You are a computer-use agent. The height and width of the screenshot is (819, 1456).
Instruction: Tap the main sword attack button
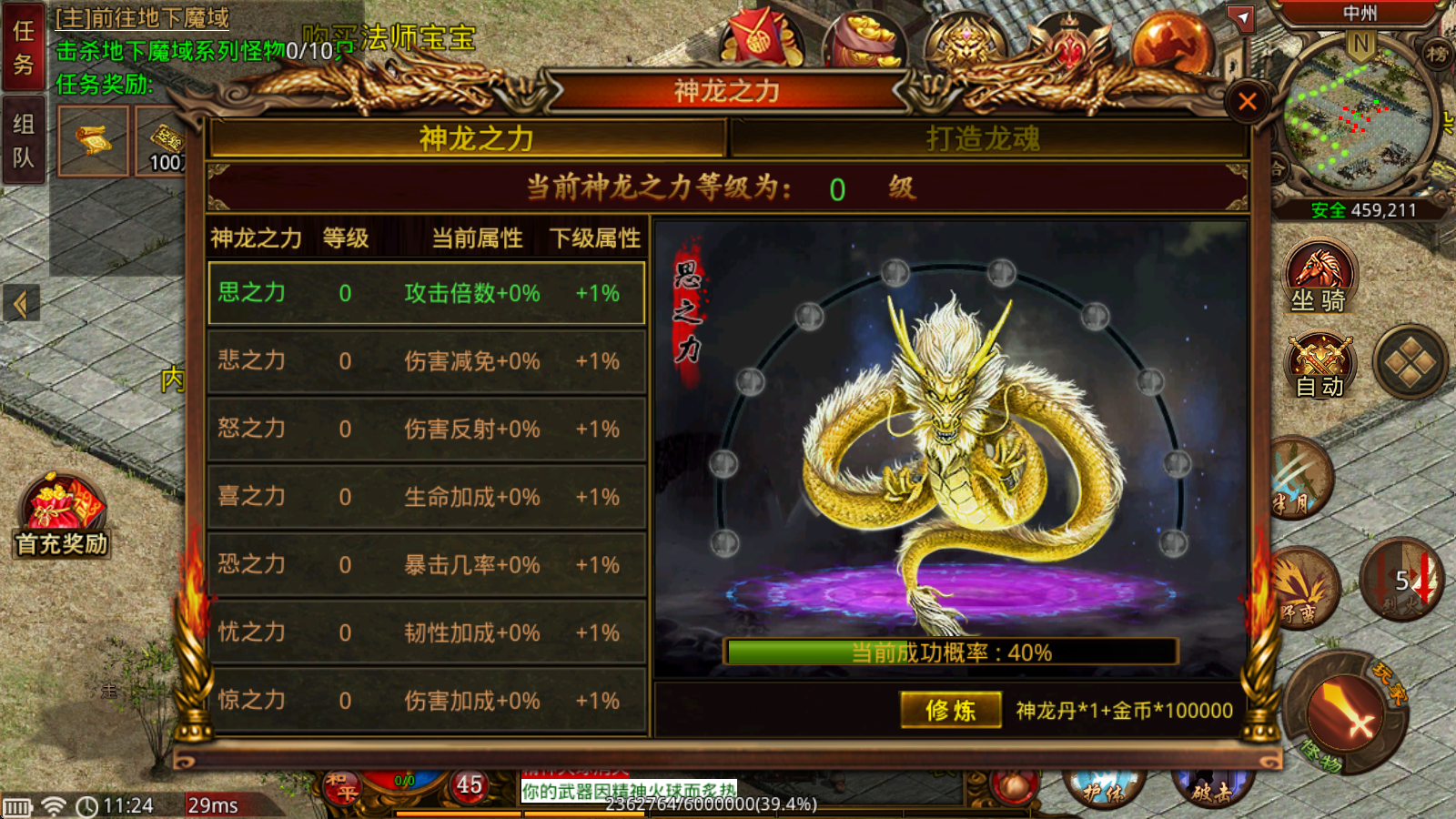click(1345, 713)
